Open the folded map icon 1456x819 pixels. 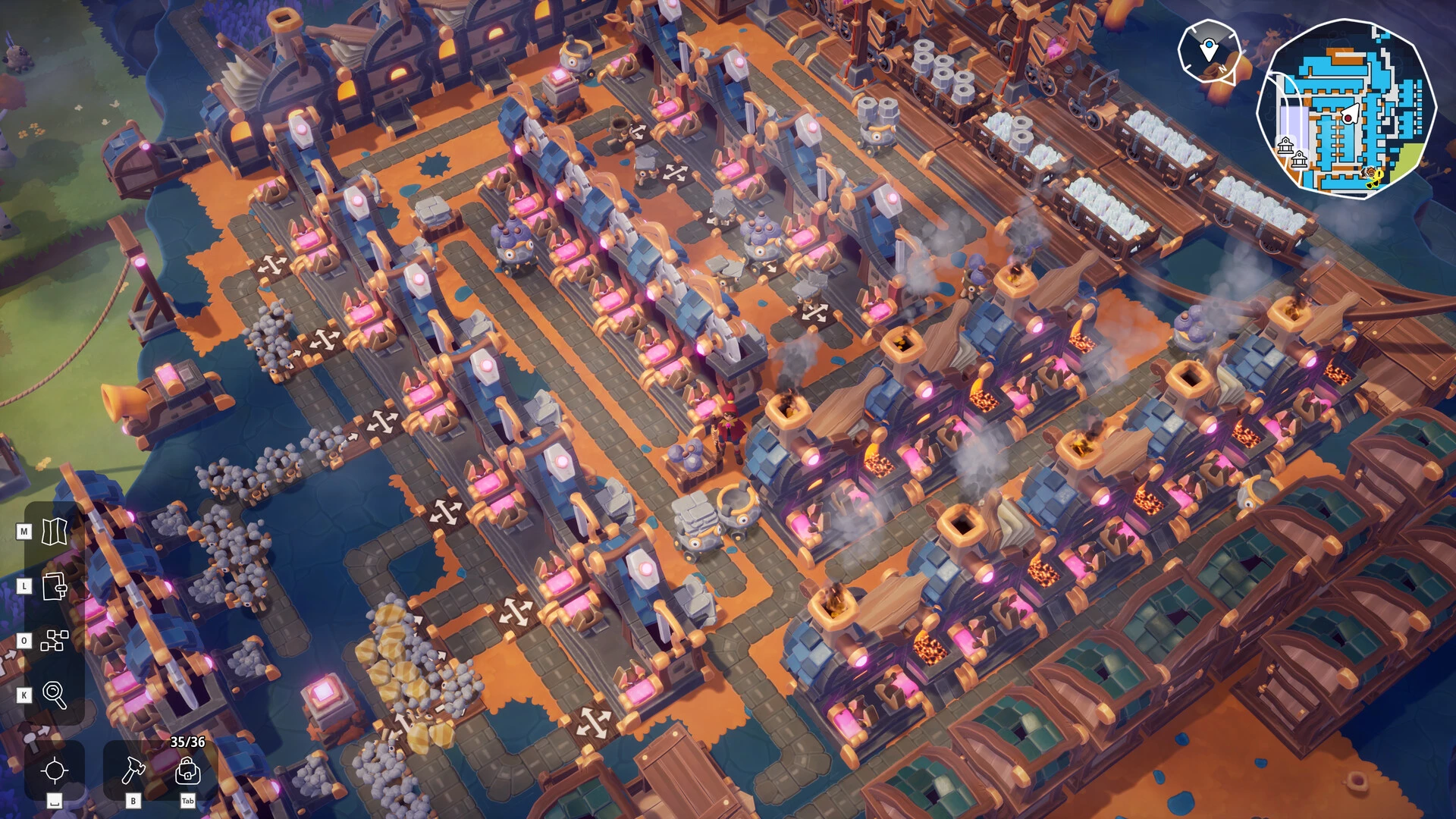[x=55, y=532]
